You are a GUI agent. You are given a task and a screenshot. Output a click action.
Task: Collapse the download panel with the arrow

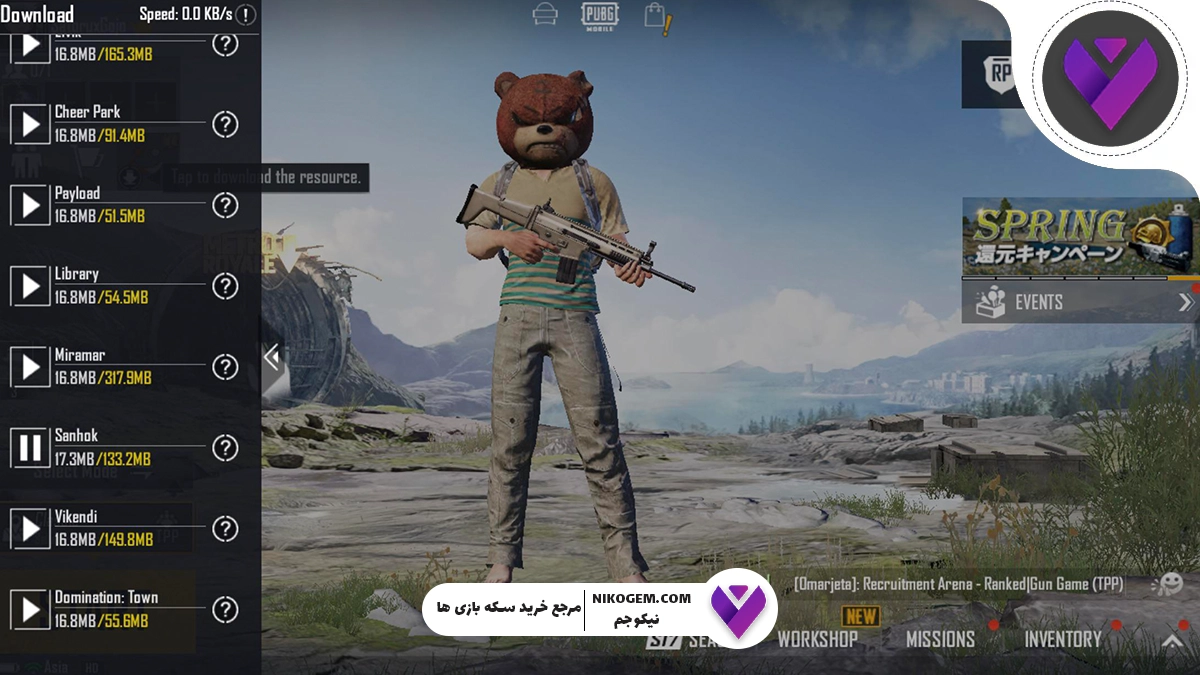click(271, 357)
